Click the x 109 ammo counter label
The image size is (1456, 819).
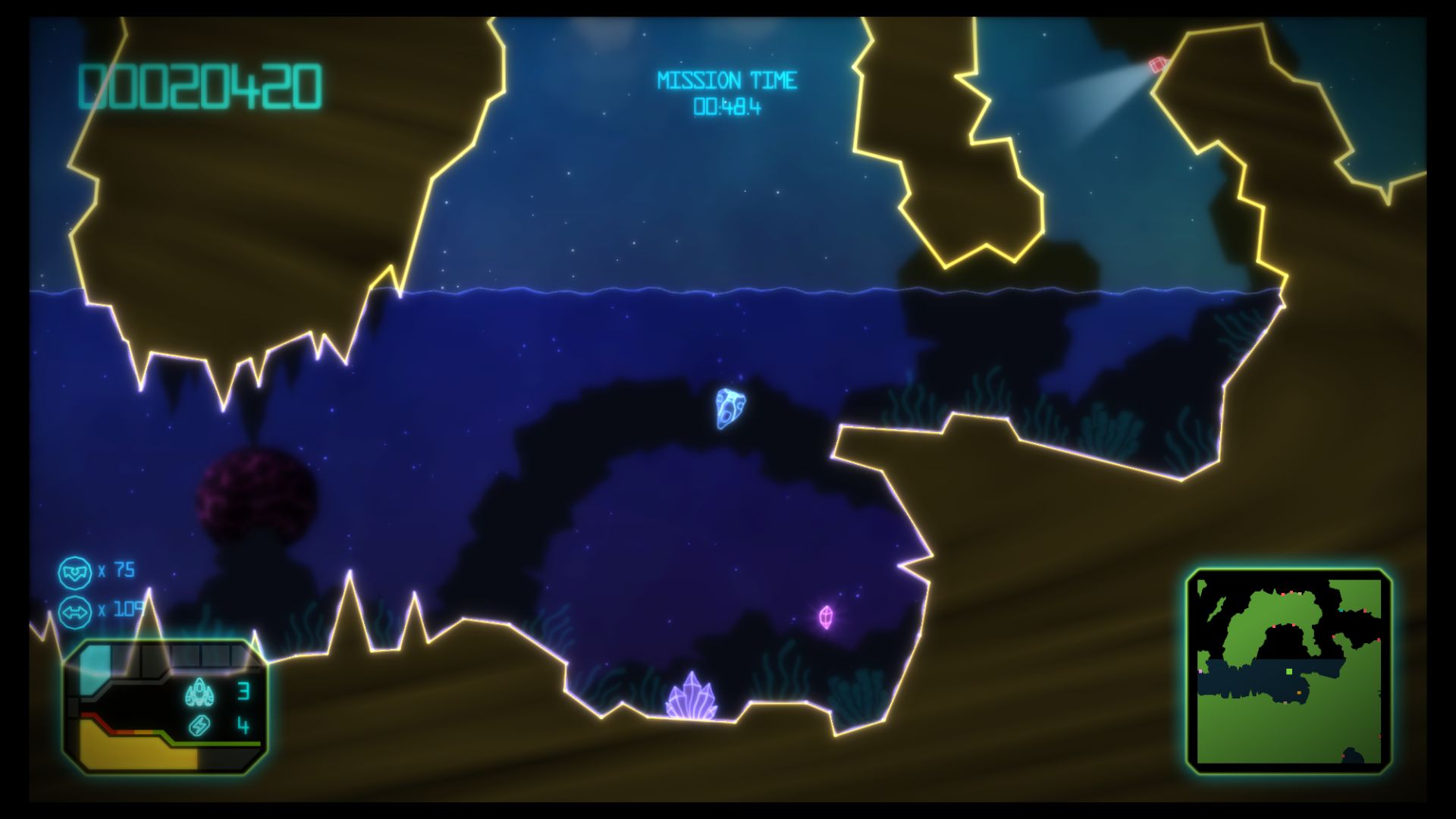click(x=115, y=610)
